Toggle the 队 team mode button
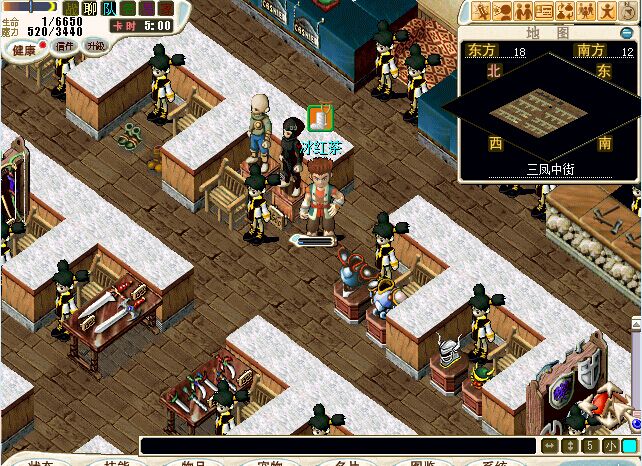642x466 pixels. [108, 8]
